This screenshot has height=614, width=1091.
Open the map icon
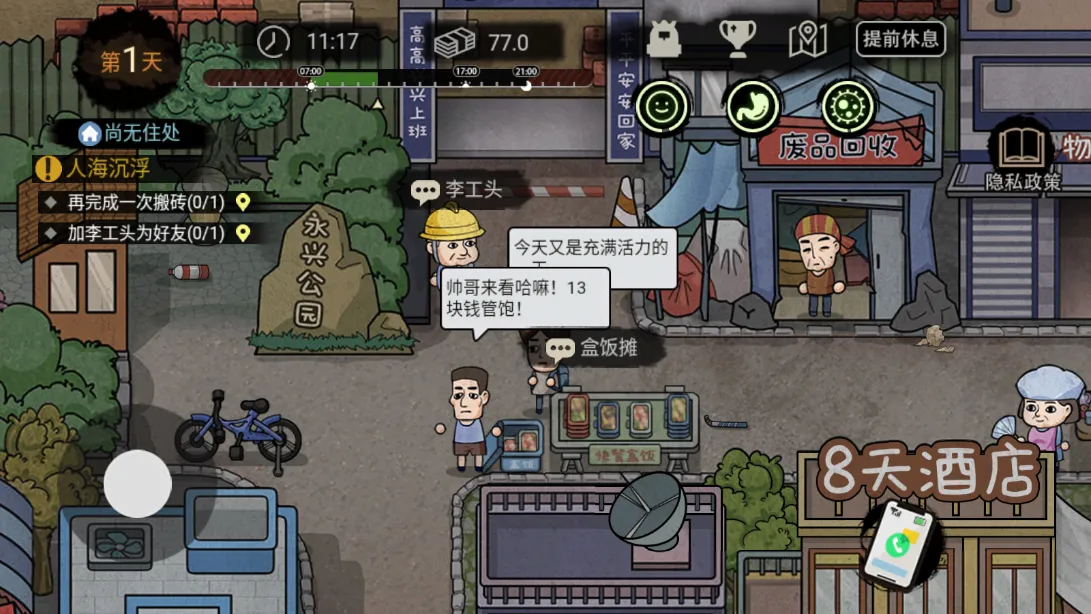tap(807, 40)
